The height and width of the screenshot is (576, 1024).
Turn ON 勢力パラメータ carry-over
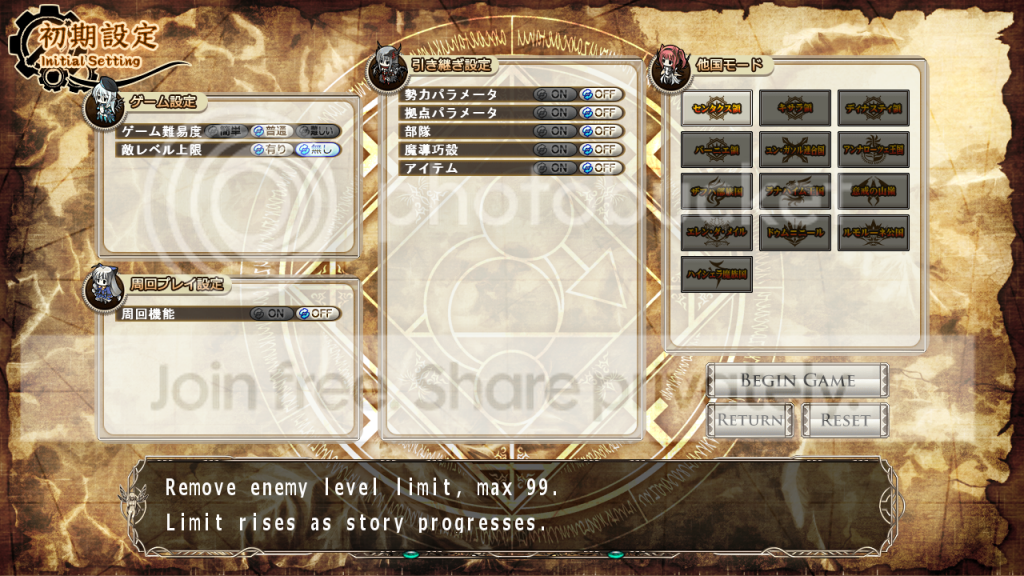tap(554, 94)
